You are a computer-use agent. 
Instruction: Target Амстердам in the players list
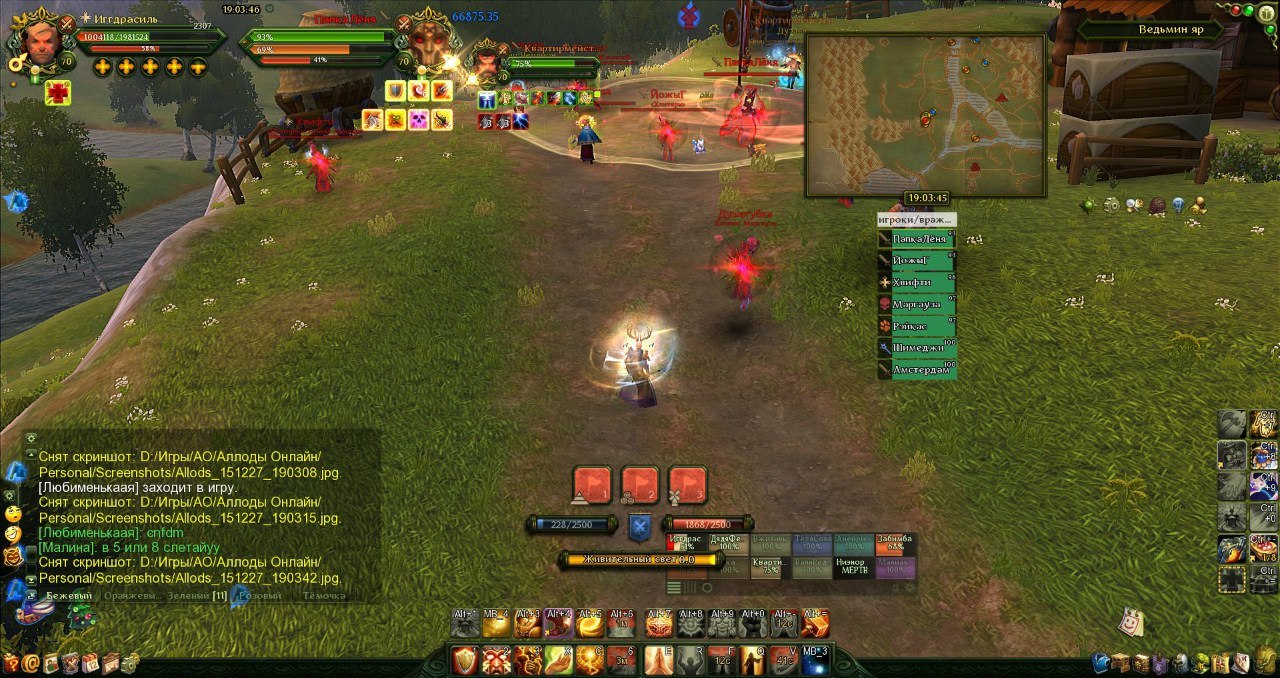coord(916,370)
